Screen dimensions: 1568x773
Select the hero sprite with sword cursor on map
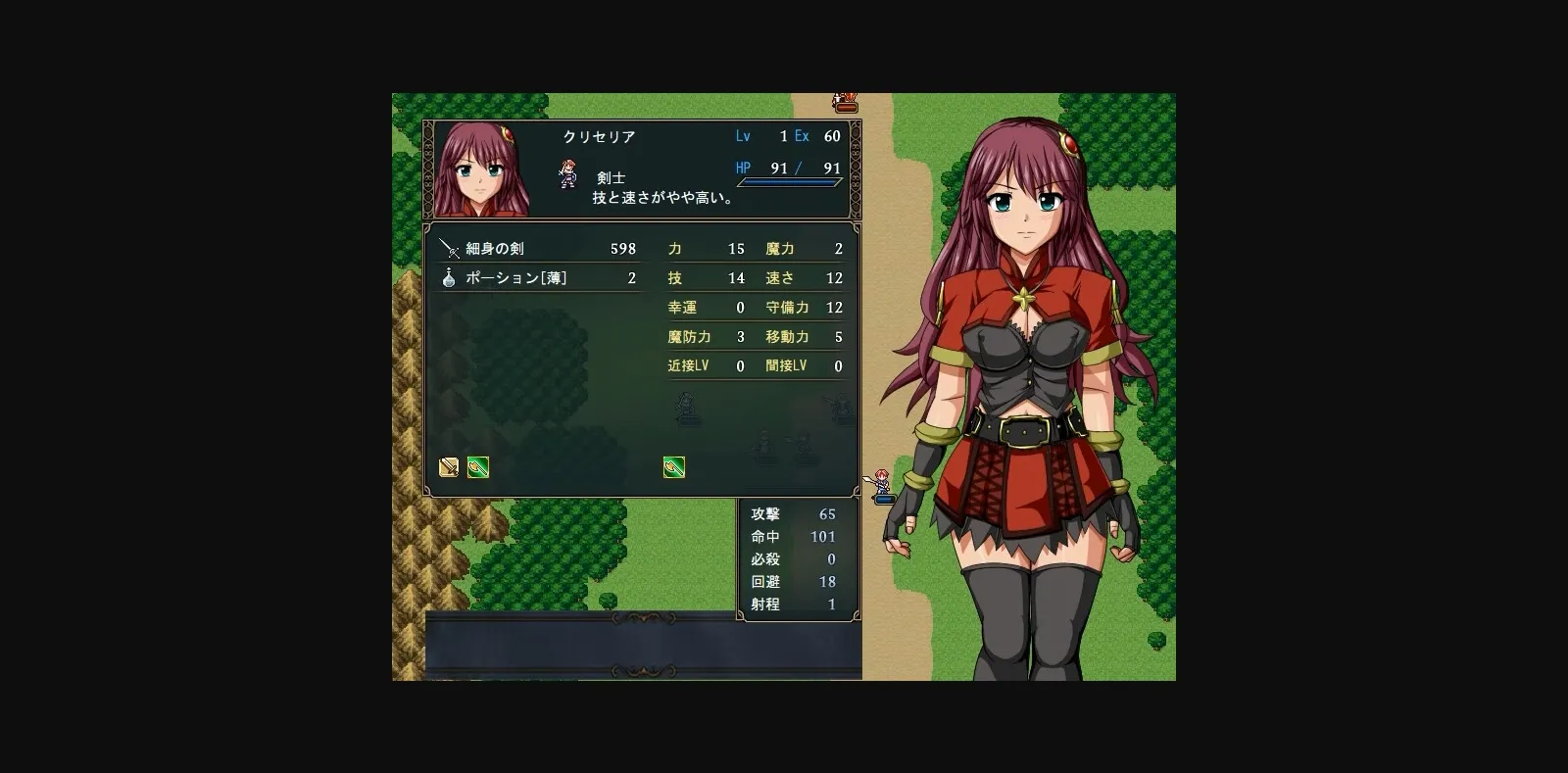pyautogui.click(x=881, y=481)
